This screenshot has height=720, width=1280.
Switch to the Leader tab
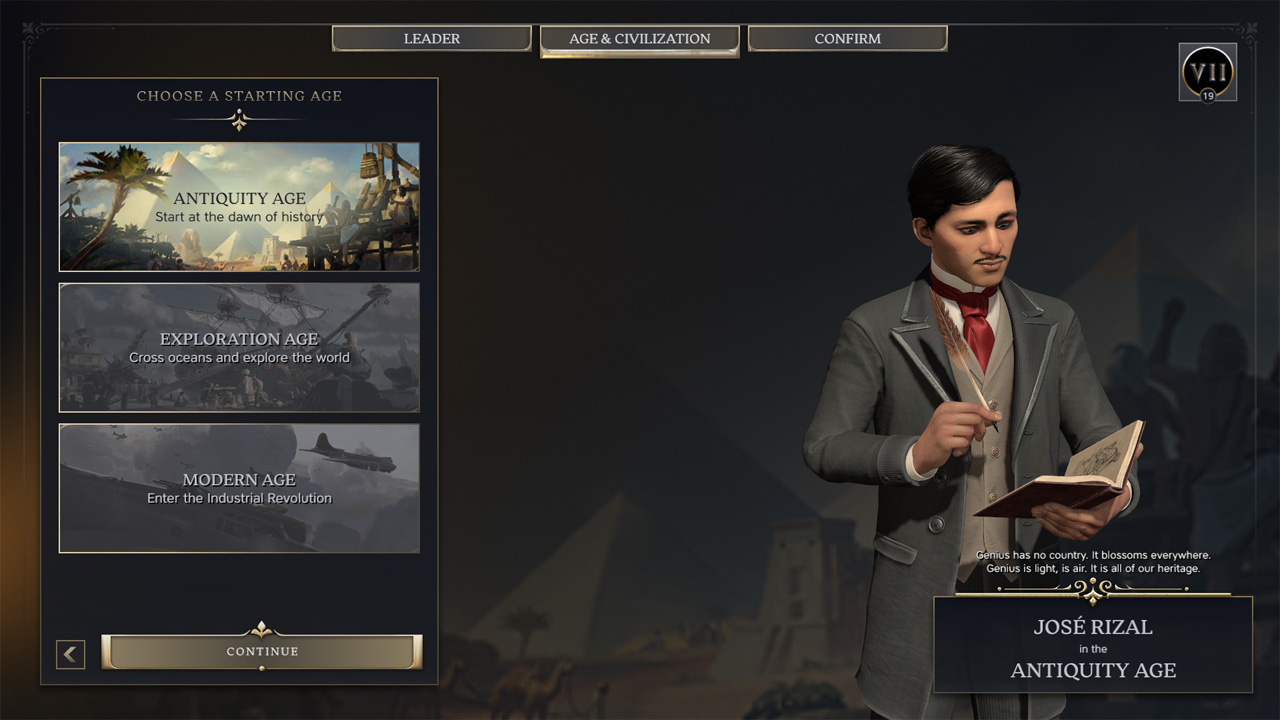[x=431, y=39]
